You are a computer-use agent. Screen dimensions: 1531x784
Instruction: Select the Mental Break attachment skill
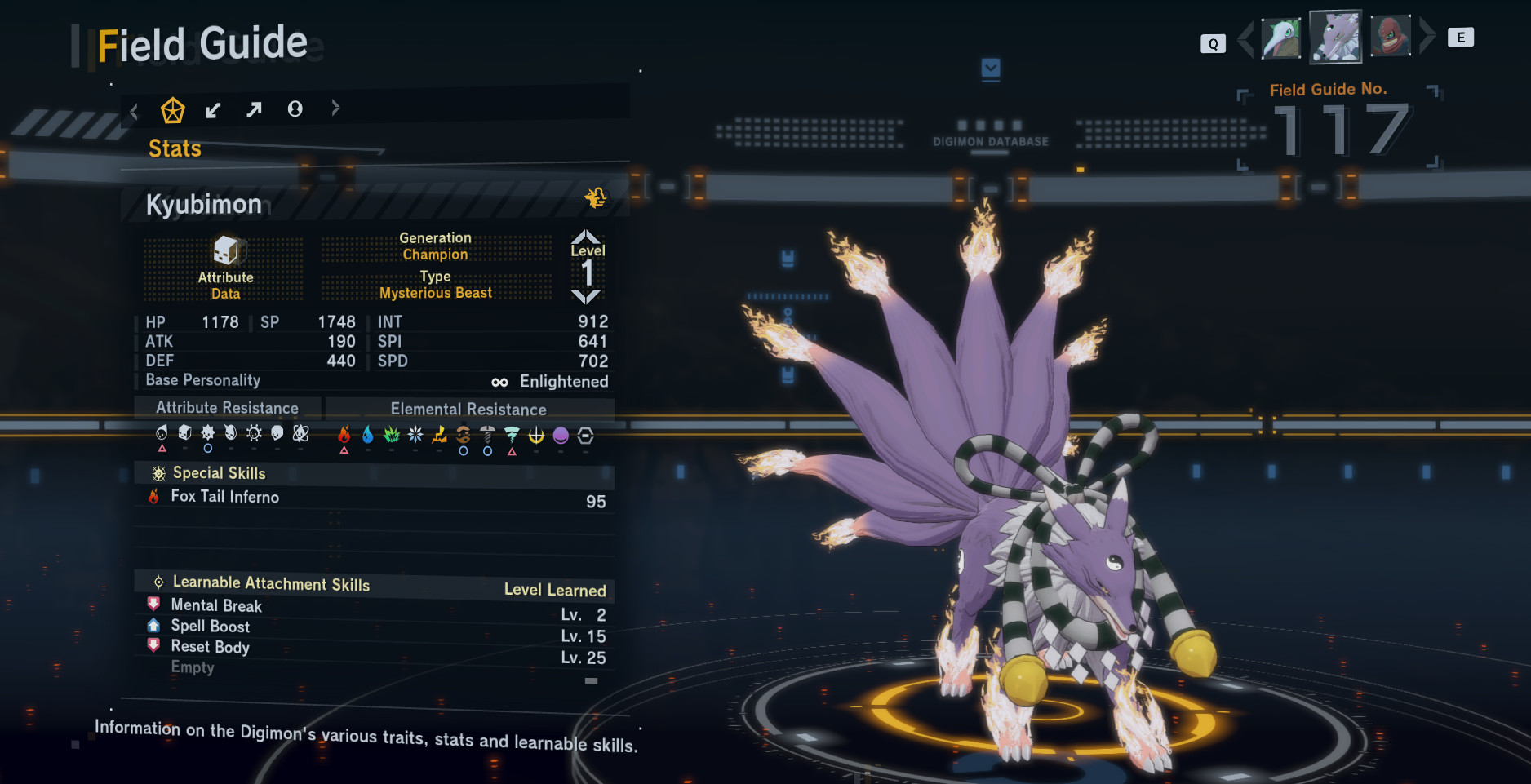tap(216, 605)
